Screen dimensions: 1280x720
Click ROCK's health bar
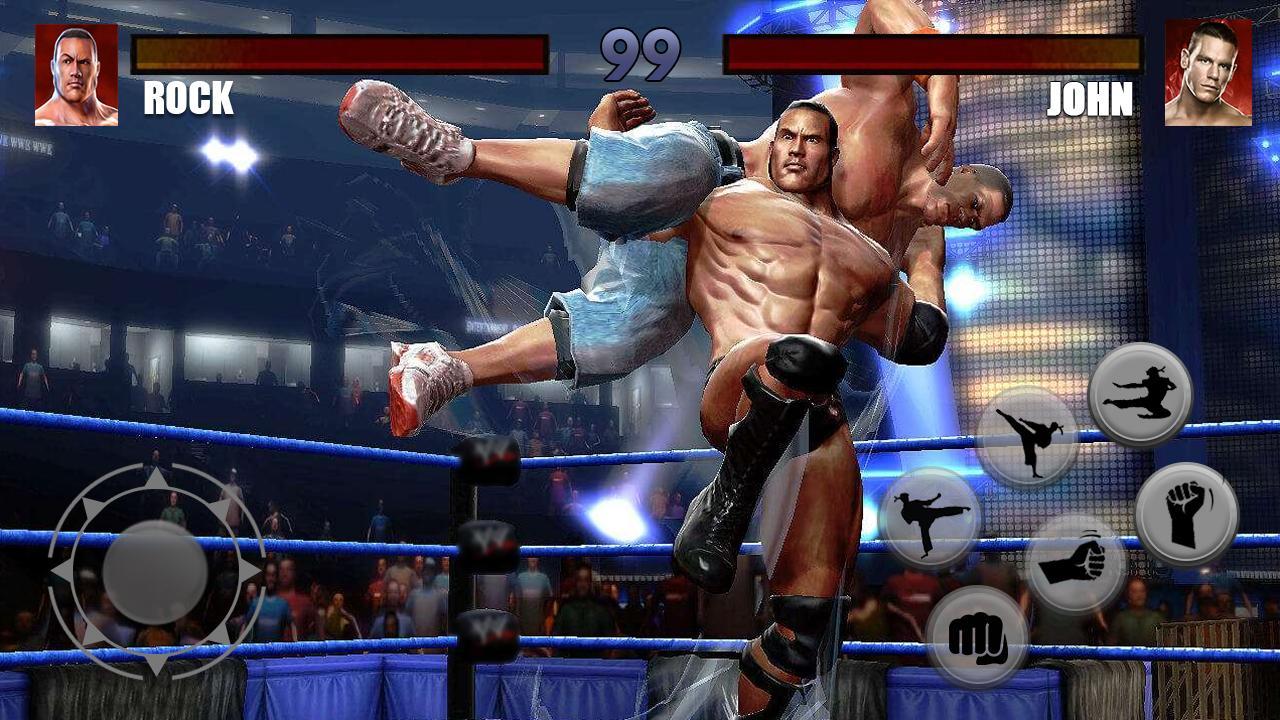(x=338, y=55)
